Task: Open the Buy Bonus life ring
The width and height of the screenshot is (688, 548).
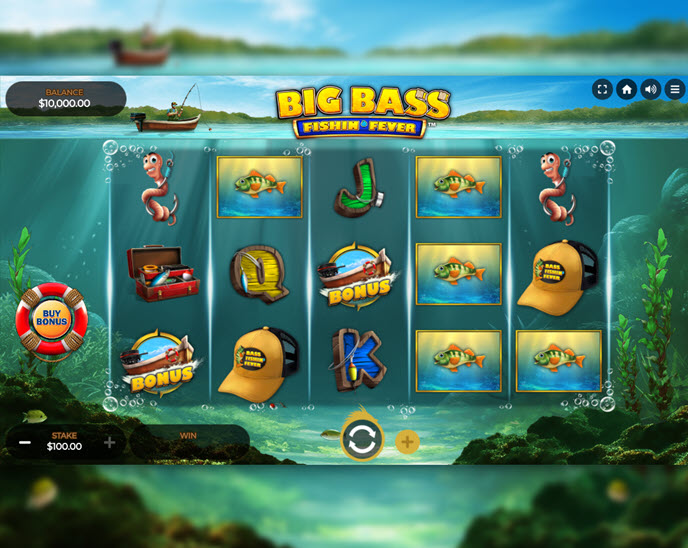Action: point(51,320)
